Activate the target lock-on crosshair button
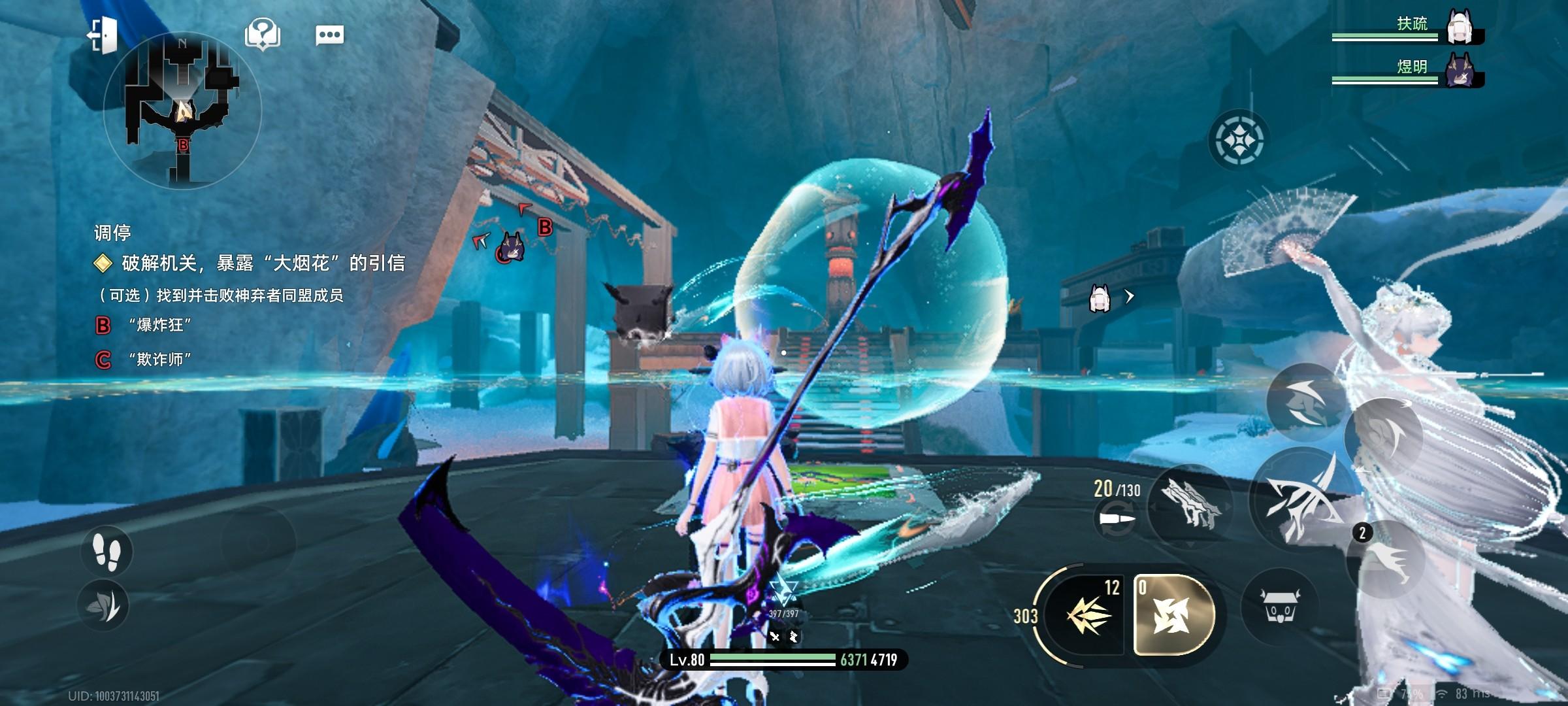Screen dimensions: 1568x706 coord(1239,140)
